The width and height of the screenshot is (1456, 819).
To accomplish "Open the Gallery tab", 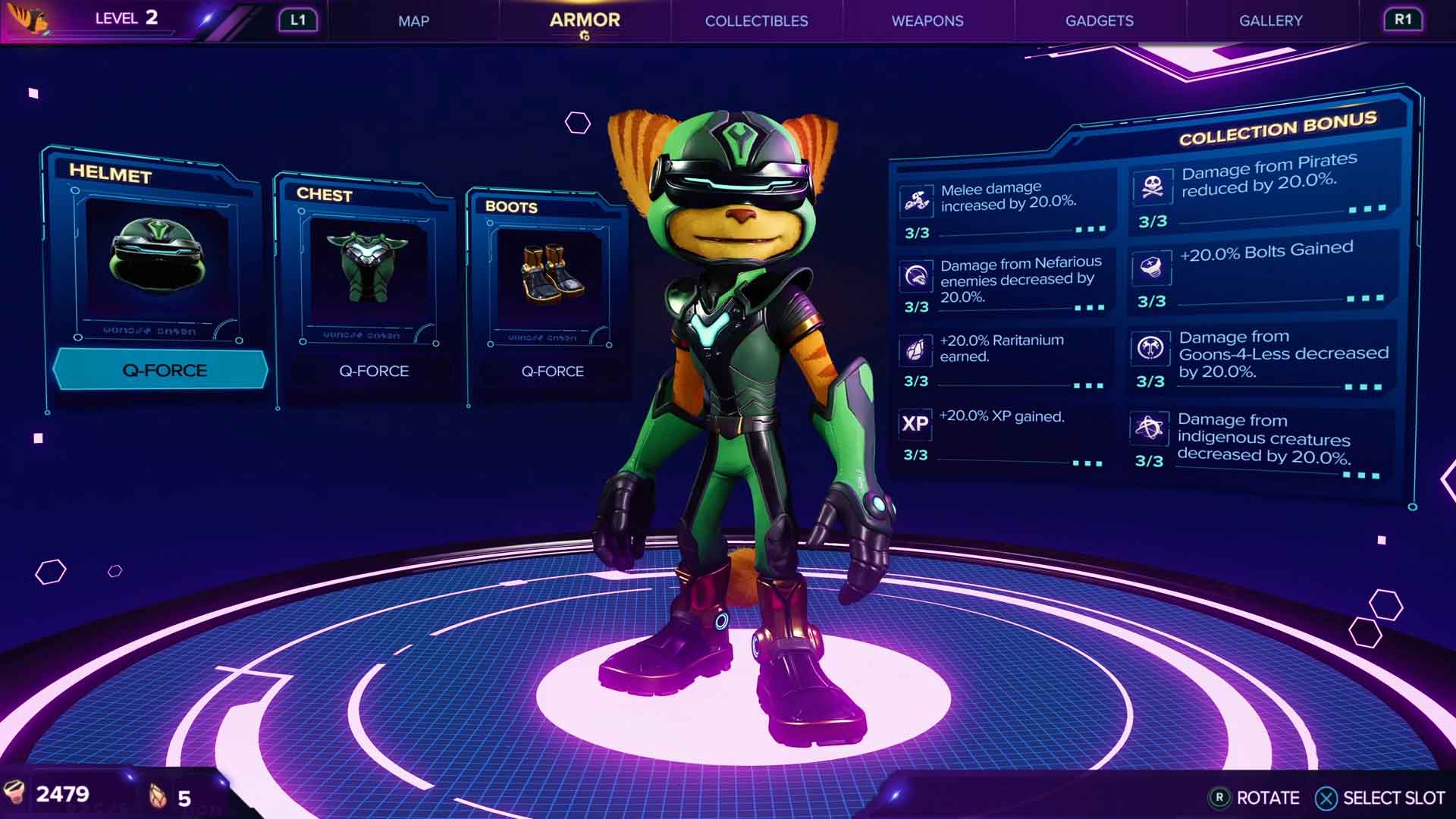I will point(1270,21).
